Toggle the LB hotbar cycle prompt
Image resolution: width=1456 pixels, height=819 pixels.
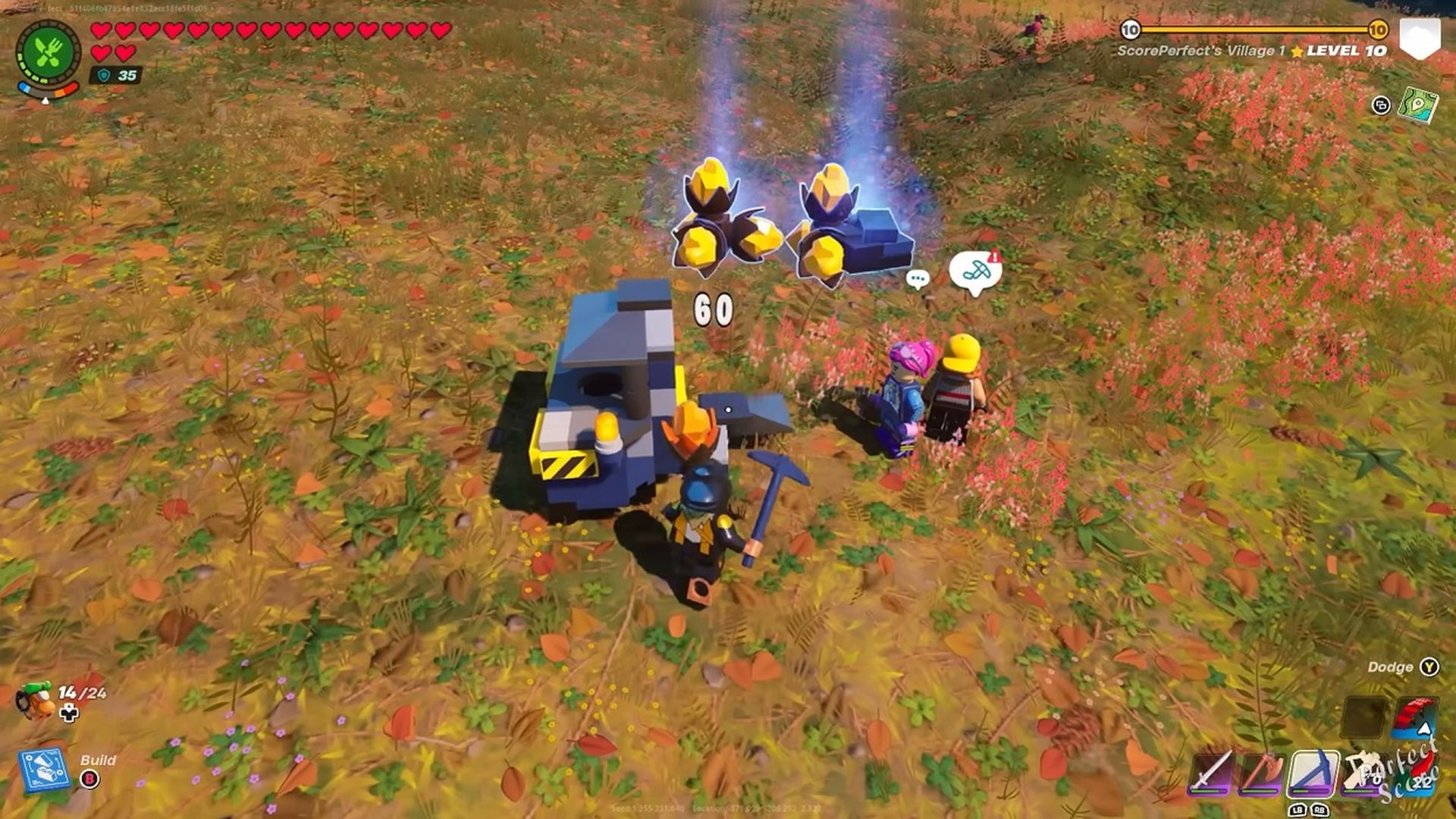1299,810
